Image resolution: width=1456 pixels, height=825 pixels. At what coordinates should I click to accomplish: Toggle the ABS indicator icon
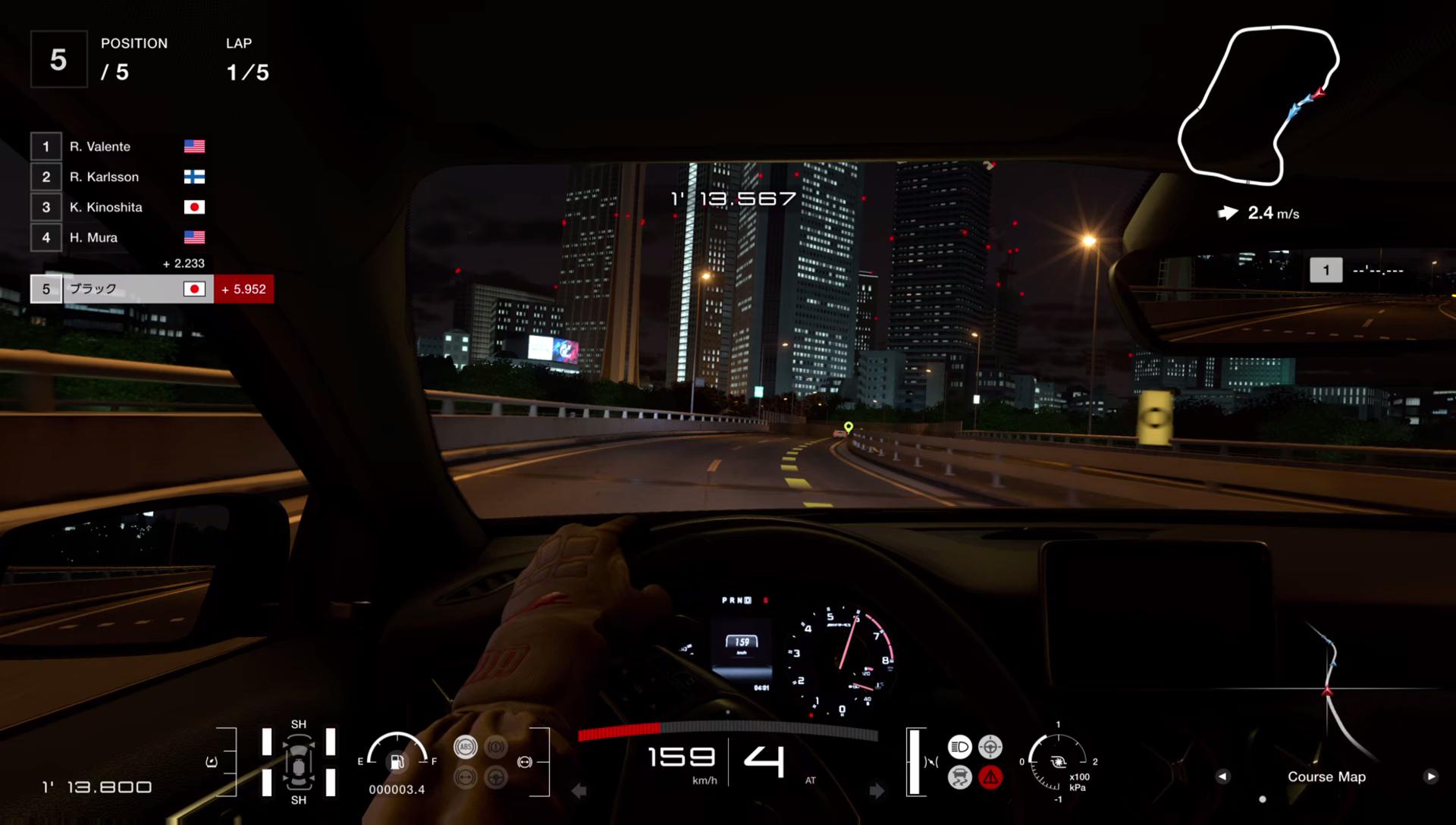coord(466,747)
